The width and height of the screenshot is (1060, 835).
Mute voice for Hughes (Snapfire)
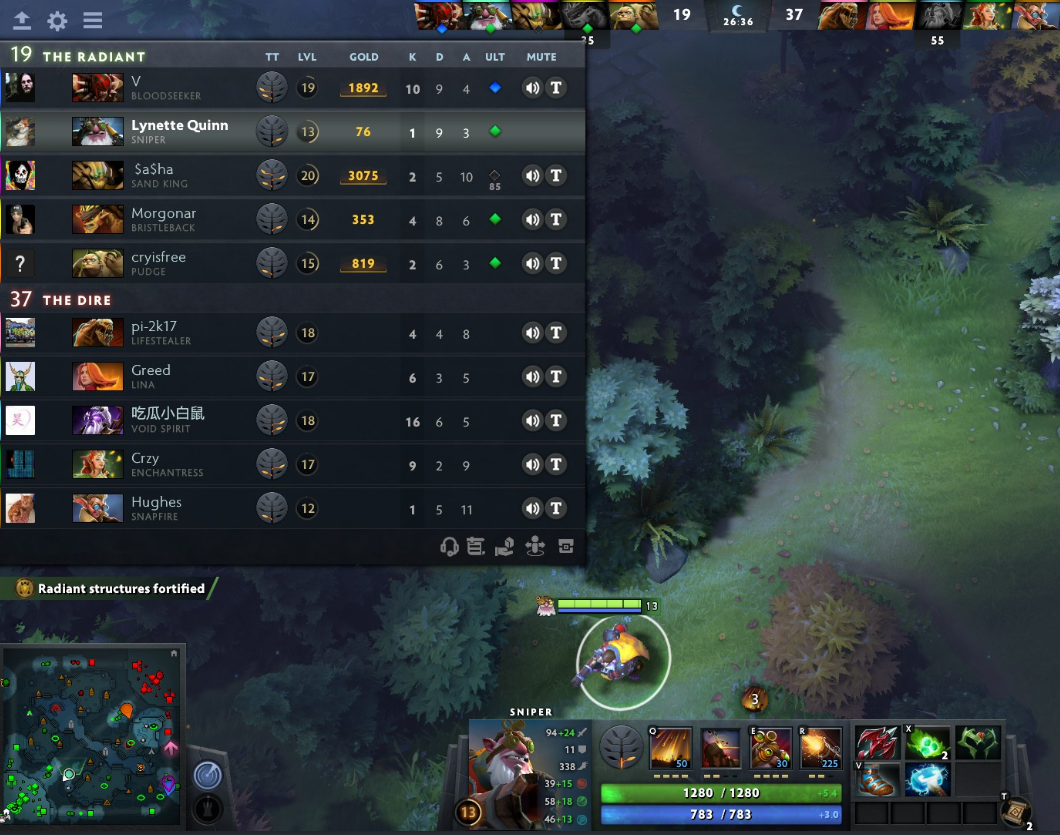532,508
